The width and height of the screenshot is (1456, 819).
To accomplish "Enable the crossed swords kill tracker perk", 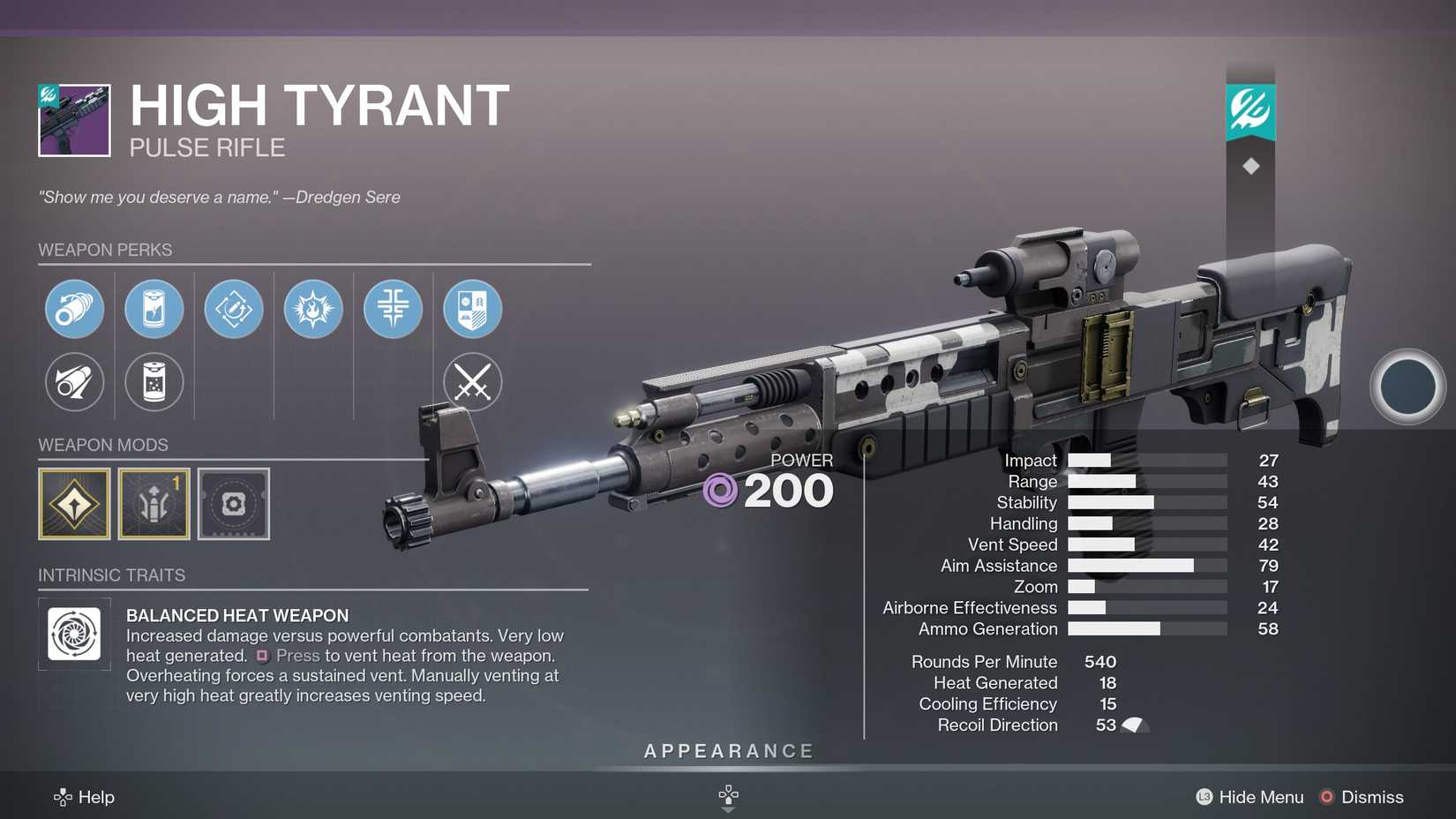I will (472, 382).
